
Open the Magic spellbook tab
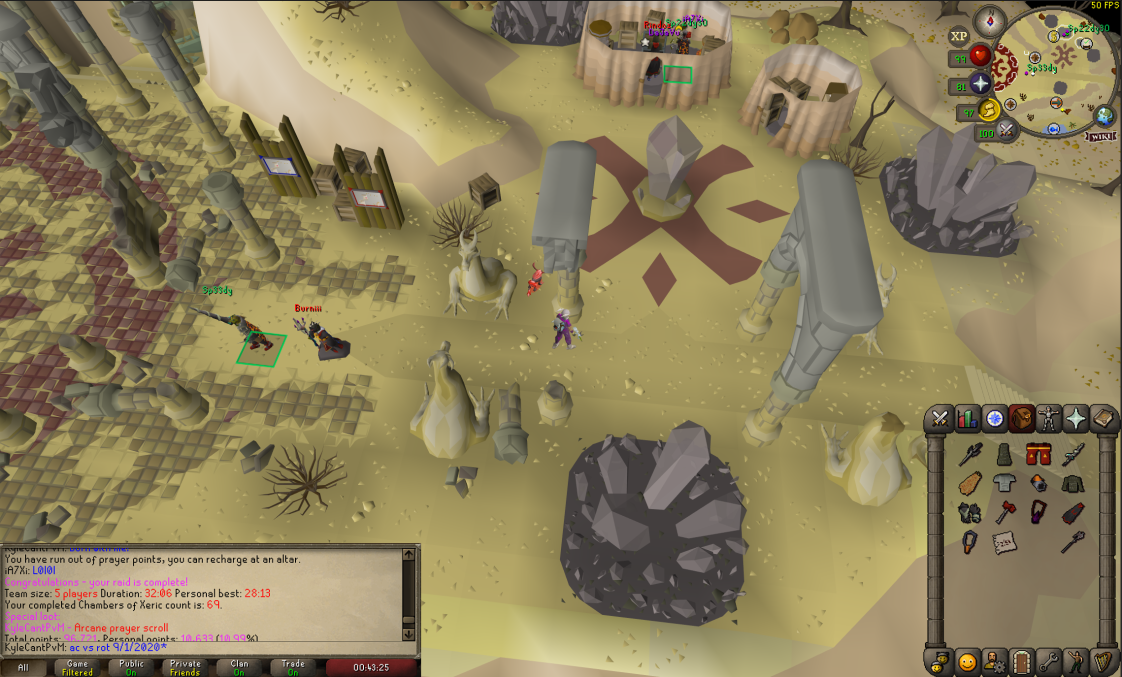[x=1103, y=419]
